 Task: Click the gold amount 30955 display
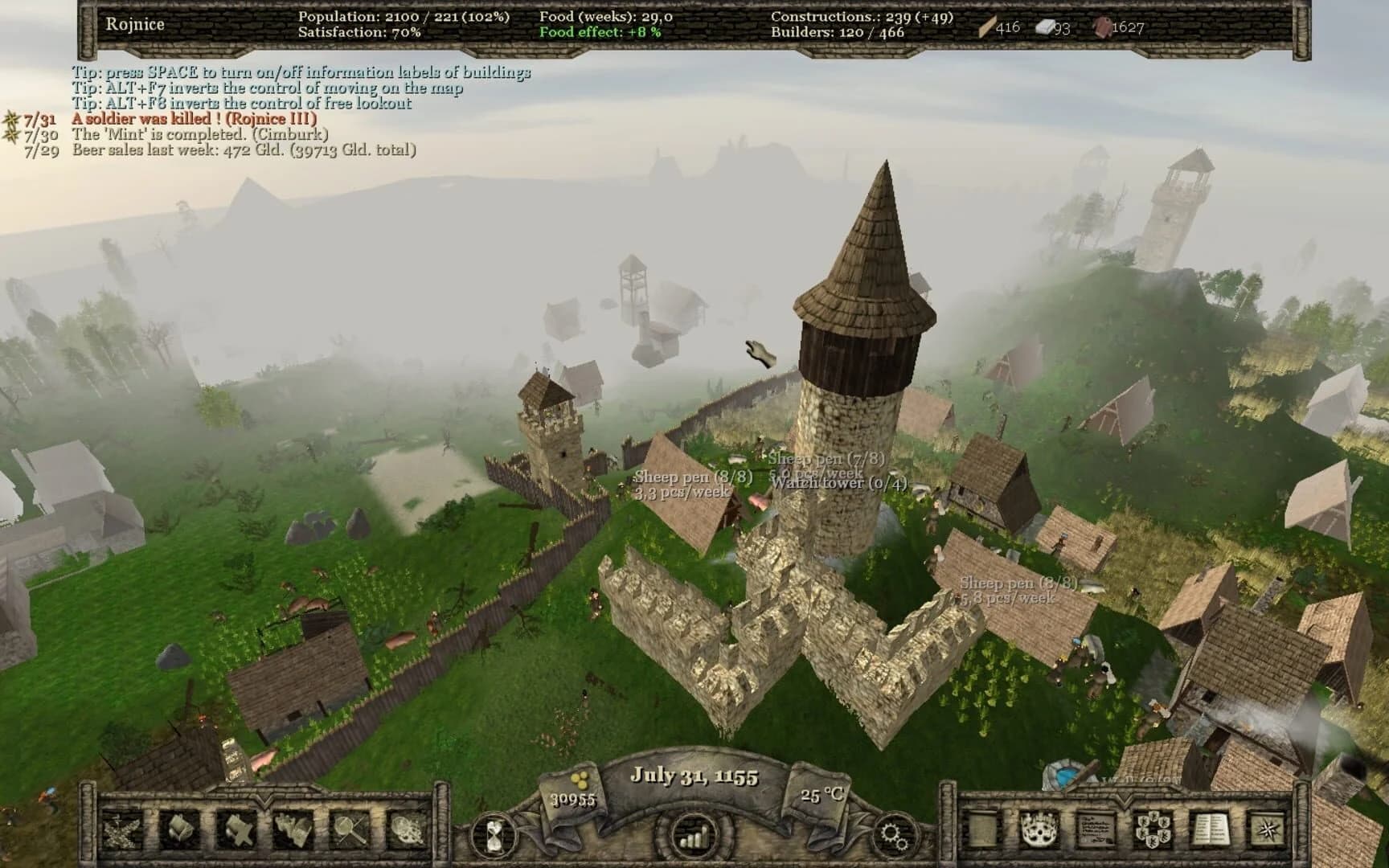click(572, 798)
